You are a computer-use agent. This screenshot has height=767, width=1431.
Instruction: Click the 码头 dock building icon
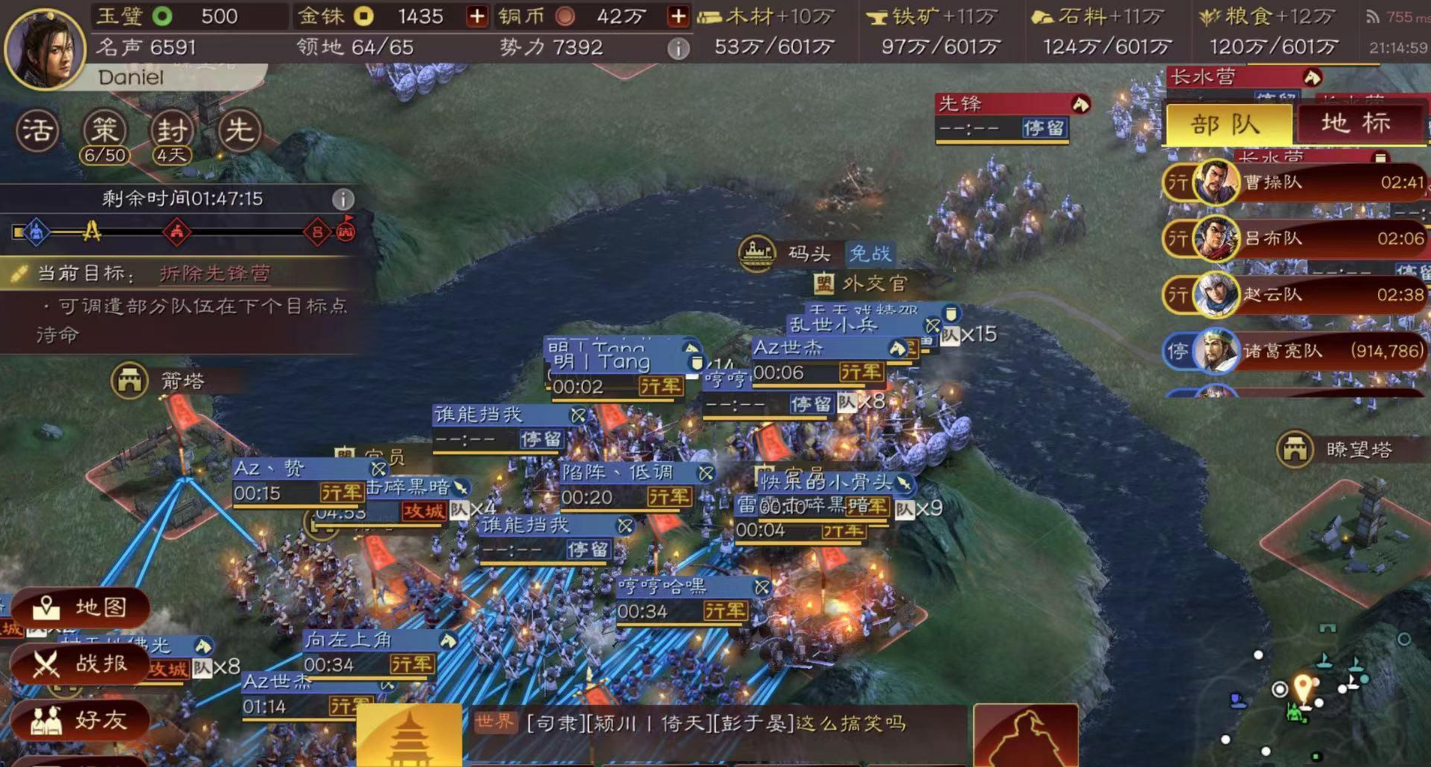point(757,253)
